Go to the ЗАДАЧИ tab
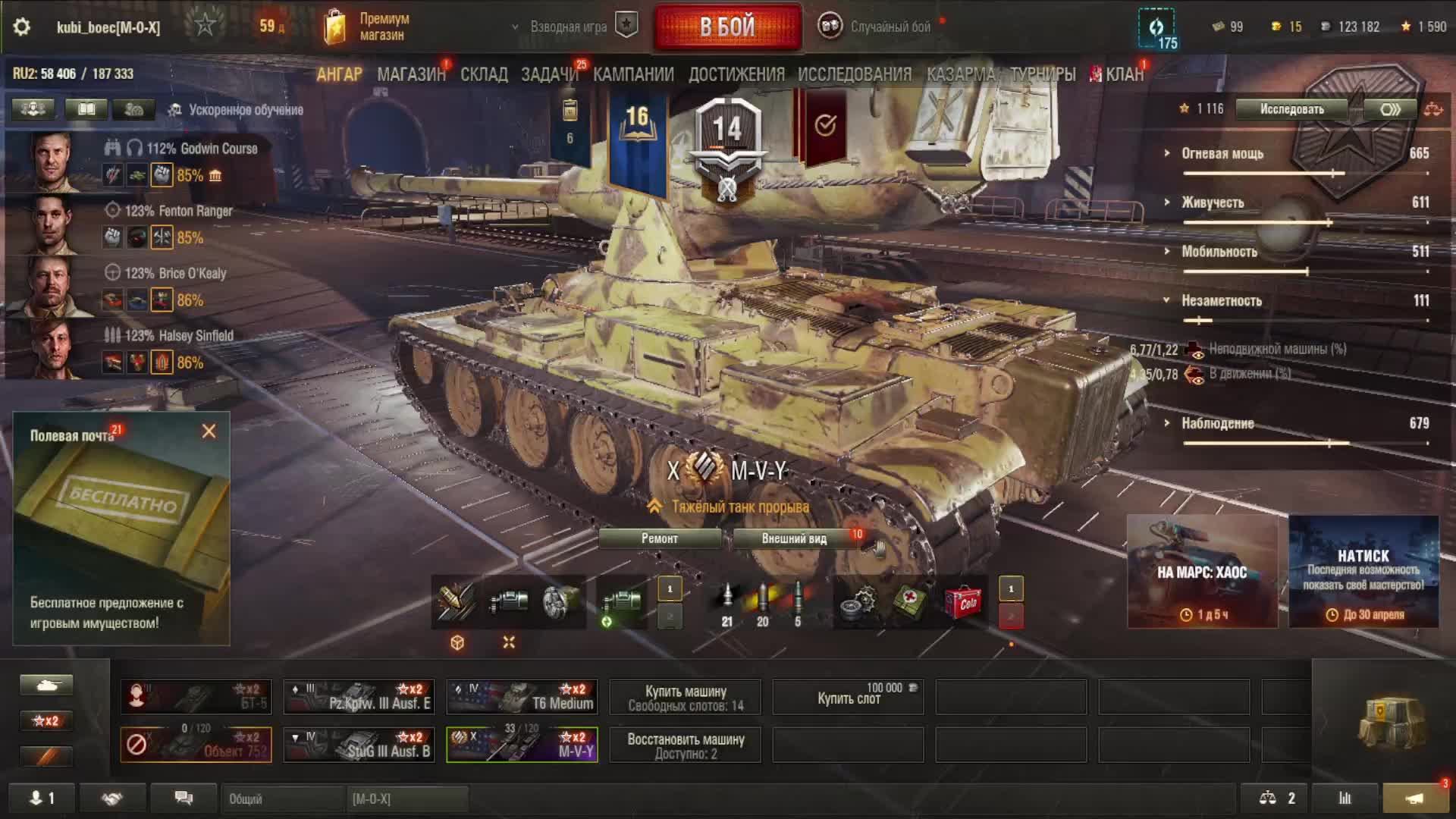Image resolution: width=1456 pixels, height=819 pixels. (x=549, y=74)
